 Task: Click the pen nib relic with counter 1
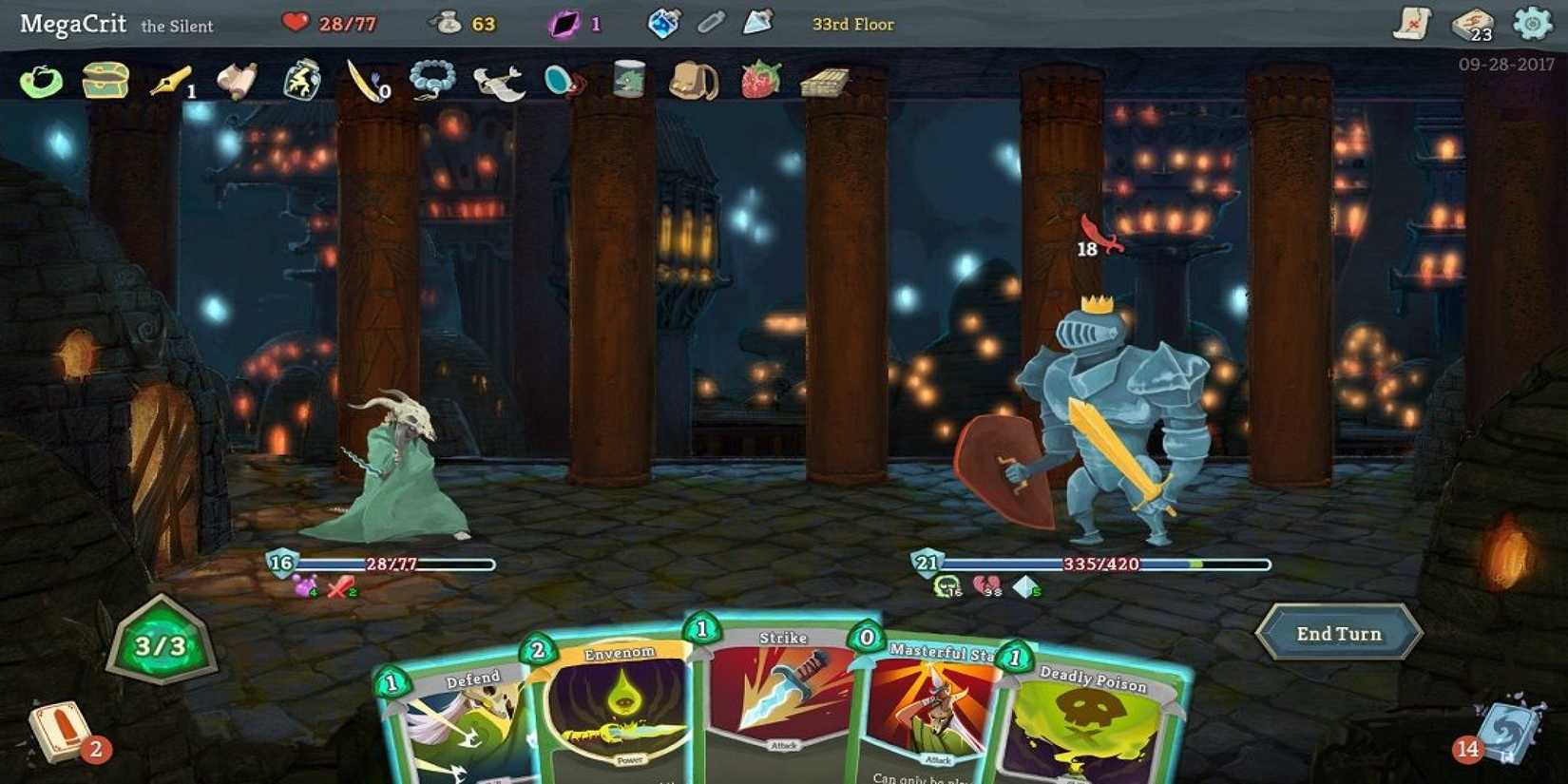point(167,82)
